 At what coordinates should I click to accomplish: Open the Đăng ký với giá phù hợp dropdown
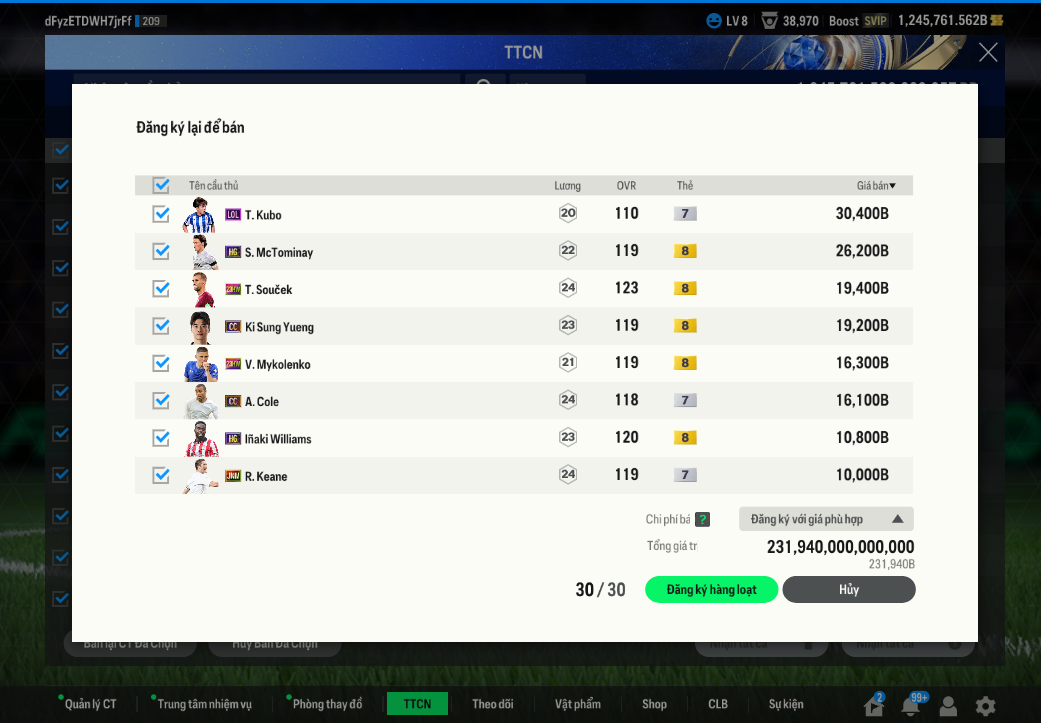pos(826,519)
